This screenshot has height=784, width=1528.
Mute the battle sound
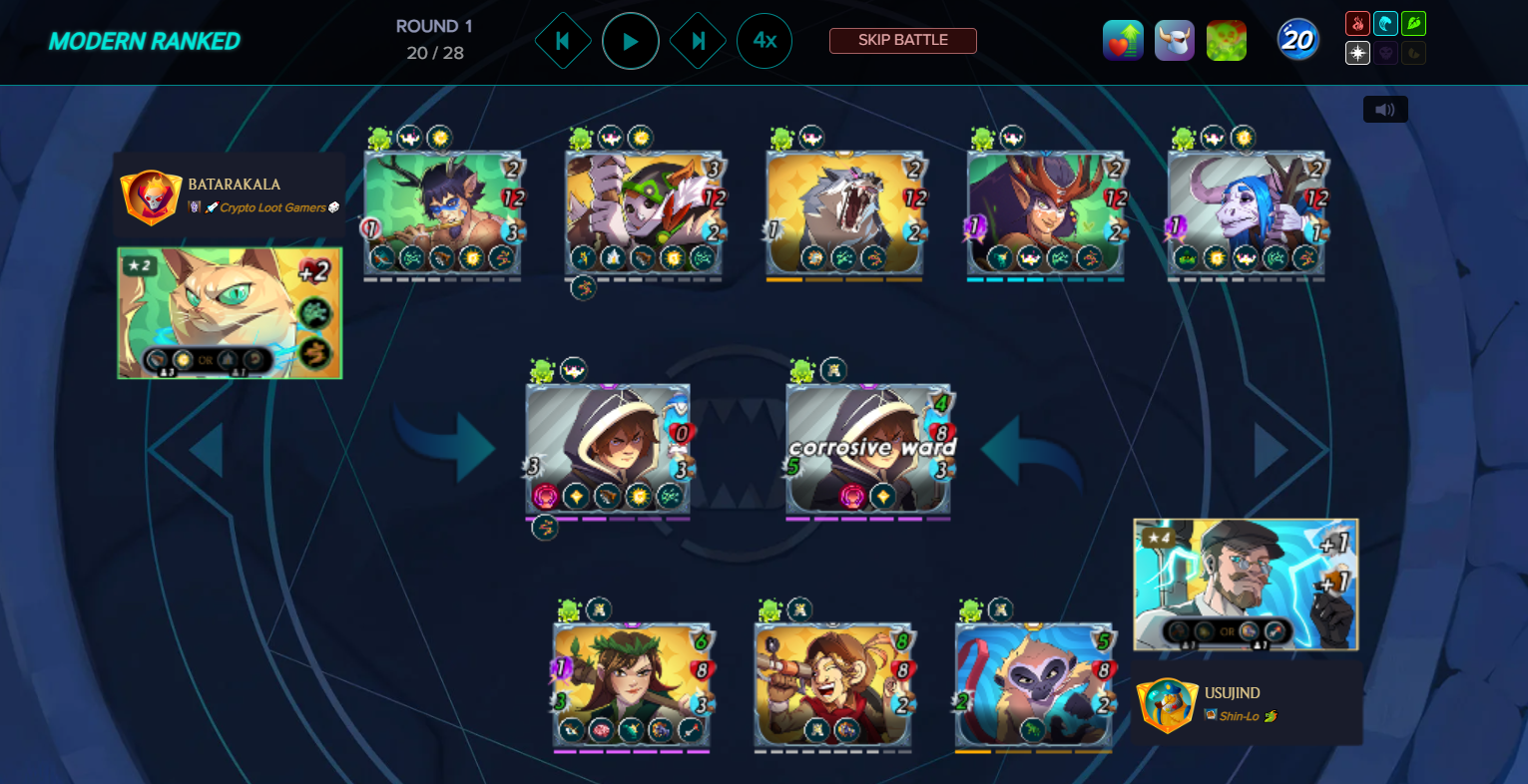click(x=1385, y=110)
